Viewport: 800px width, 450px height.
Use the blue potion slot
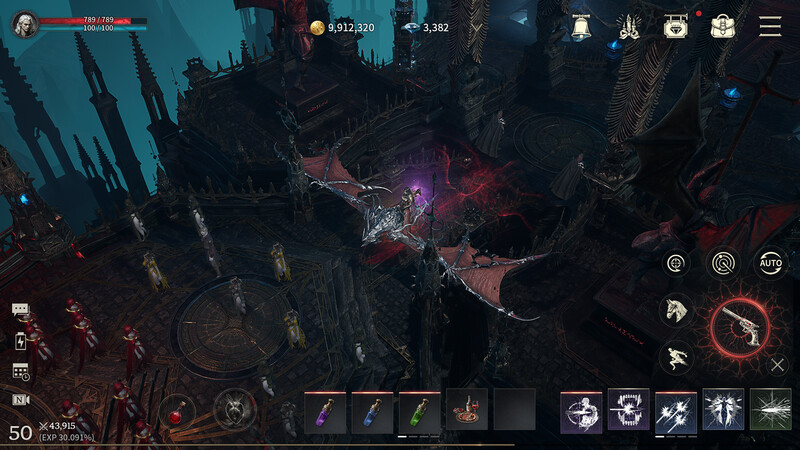click(x=372, y=410)
